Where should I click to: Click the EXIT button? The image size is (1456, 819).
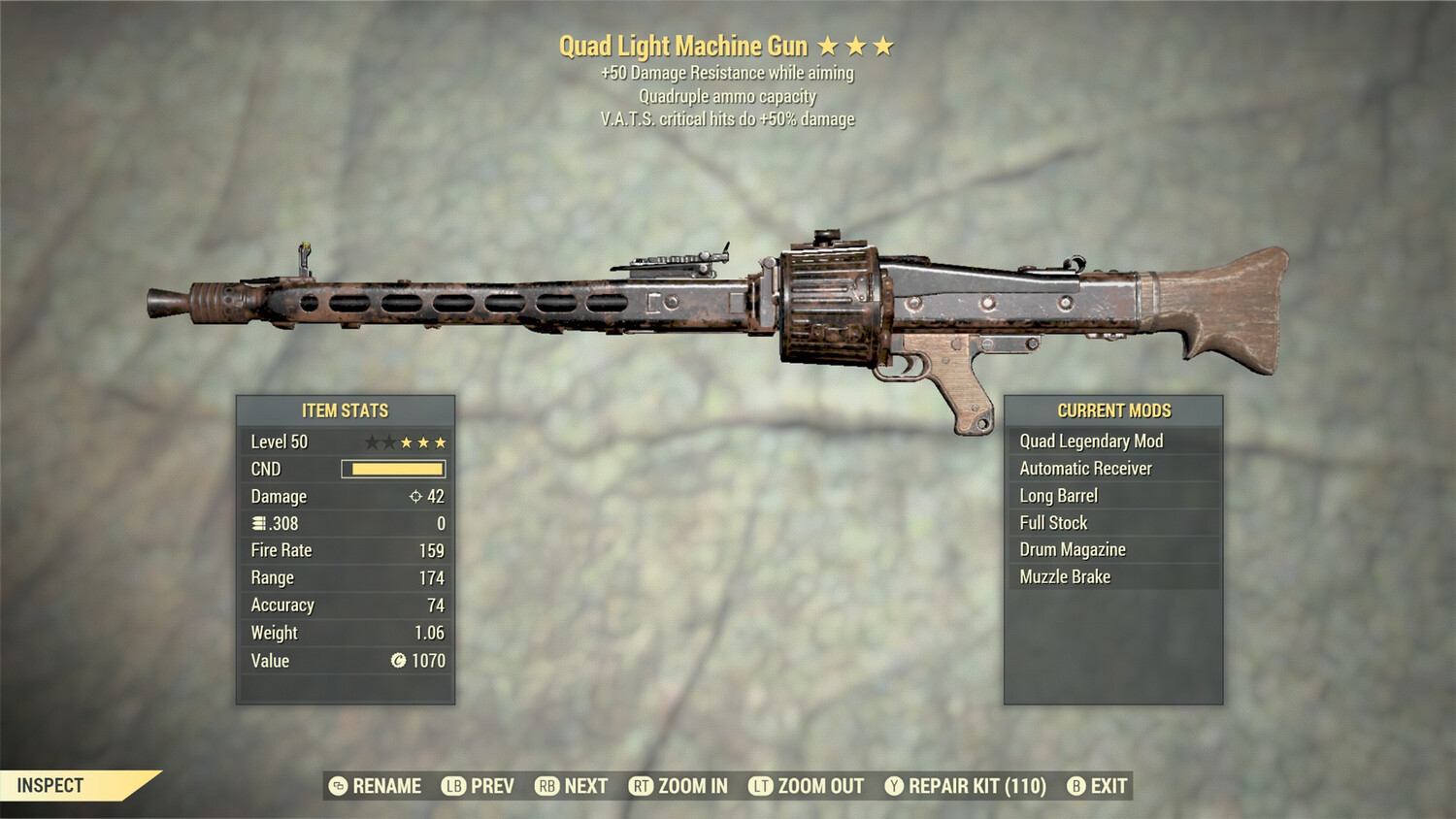click(x=1109, y=786)
